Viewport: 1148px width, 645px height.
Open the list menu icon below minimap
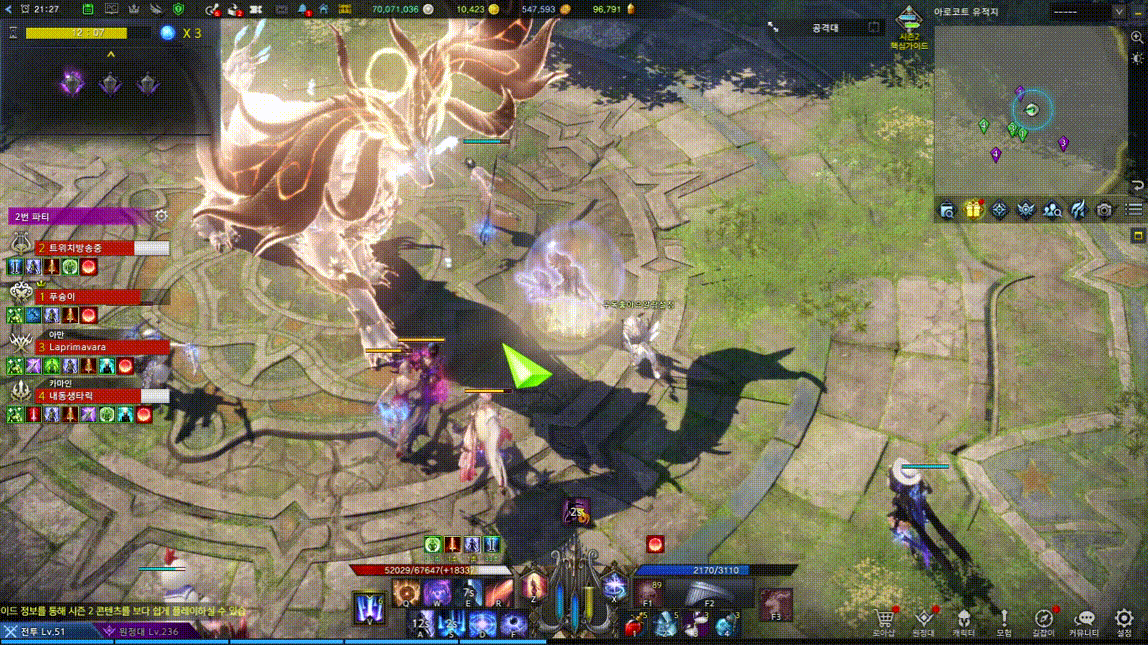pos(1134,210)
